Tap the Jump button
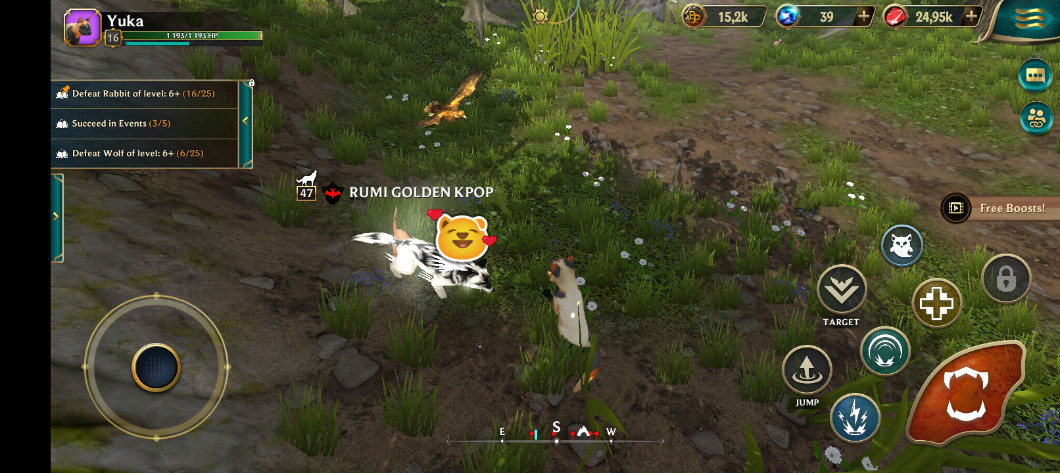 [807, 370]
